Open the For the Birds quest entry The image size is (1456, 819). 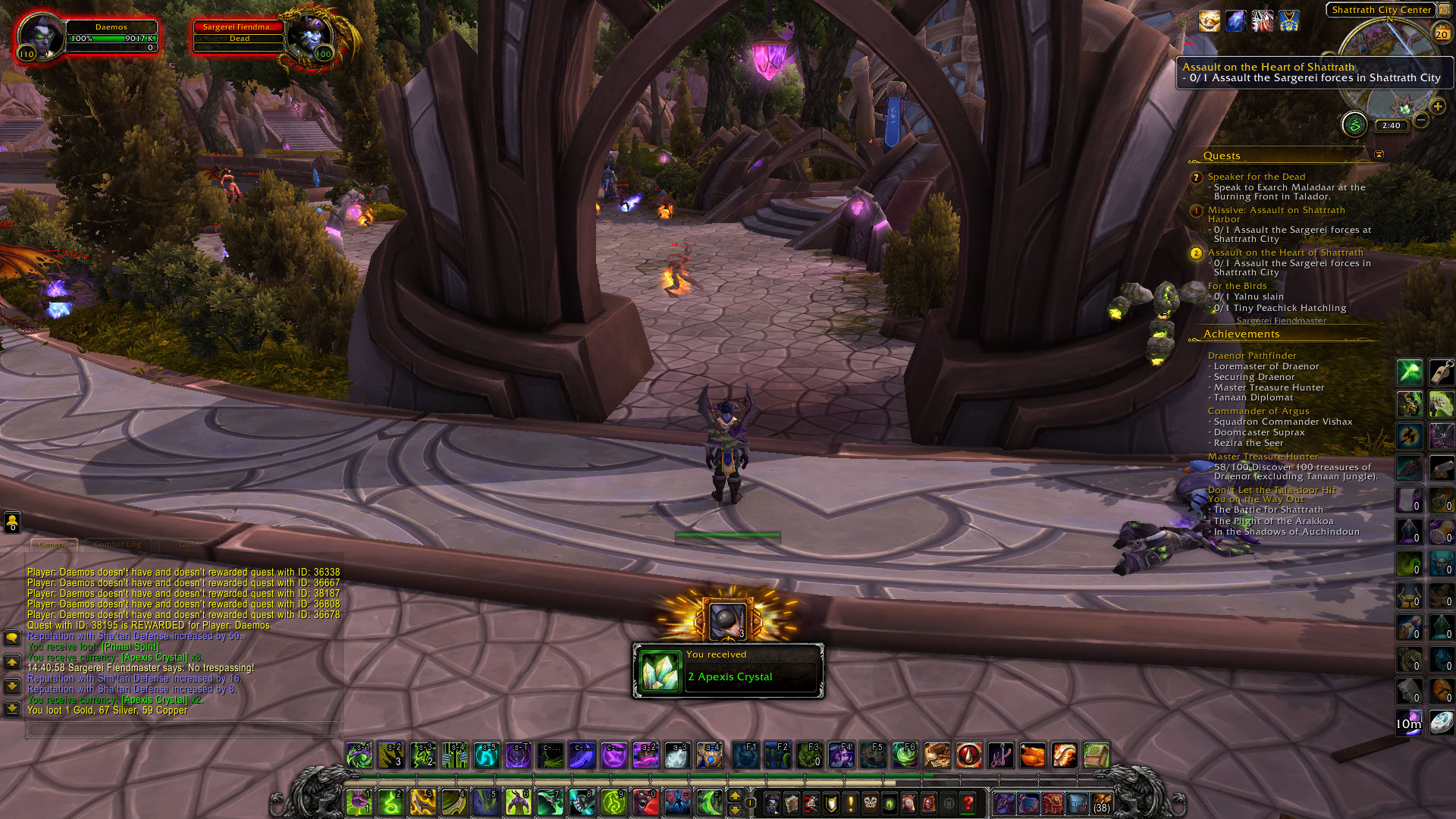tap(1237, 286)
